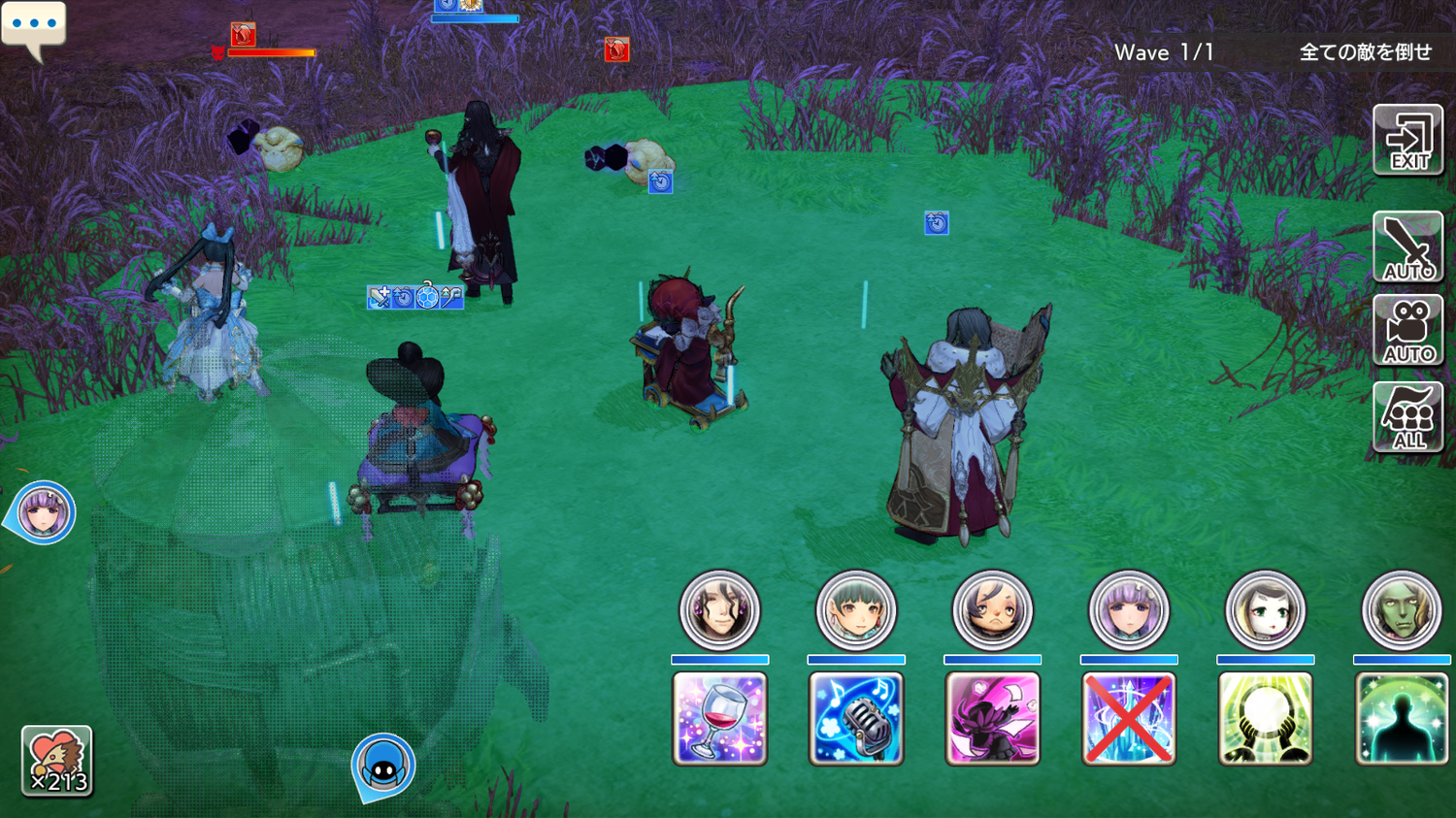Toggle the camera AUTO button
Image resolution: width=1456 pixels, height=818 pixels.
1407,331
